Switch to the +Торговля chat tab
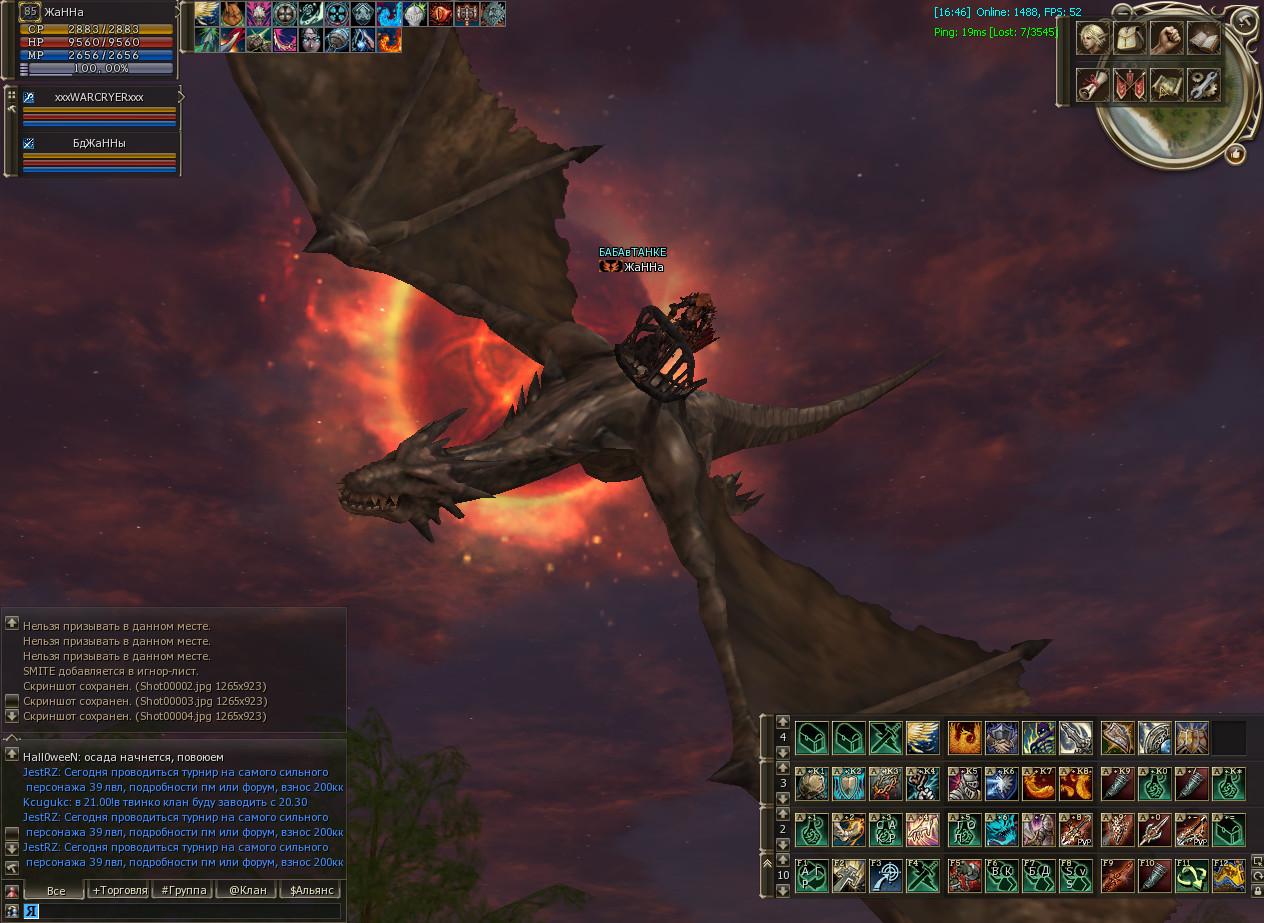Screen dimensions: 1264x923 pyautogui.click(x=119, y=890)
